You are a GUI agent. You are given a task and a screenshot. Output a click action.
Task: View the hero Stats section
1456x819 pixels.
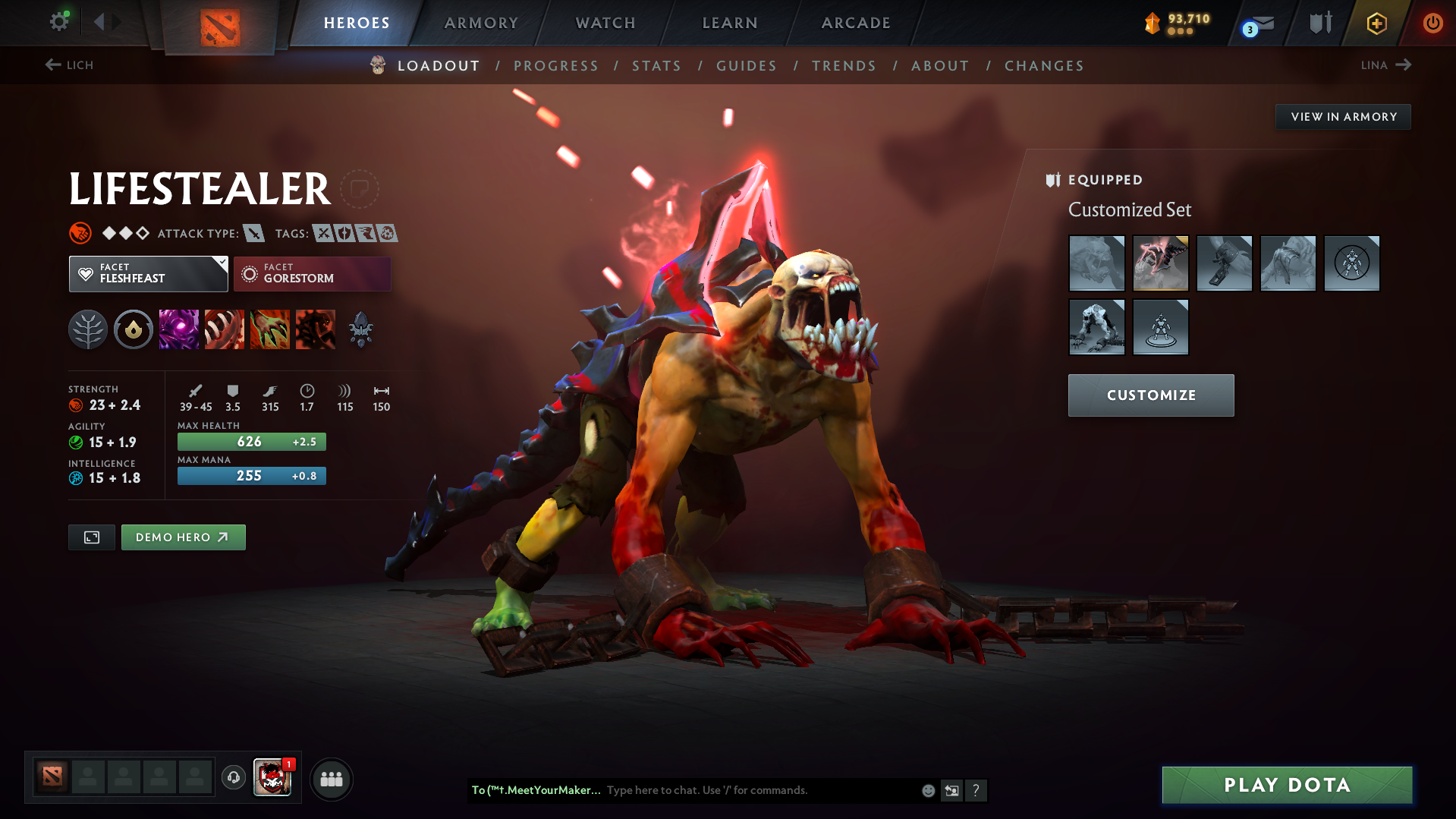[x=656, y=66]
